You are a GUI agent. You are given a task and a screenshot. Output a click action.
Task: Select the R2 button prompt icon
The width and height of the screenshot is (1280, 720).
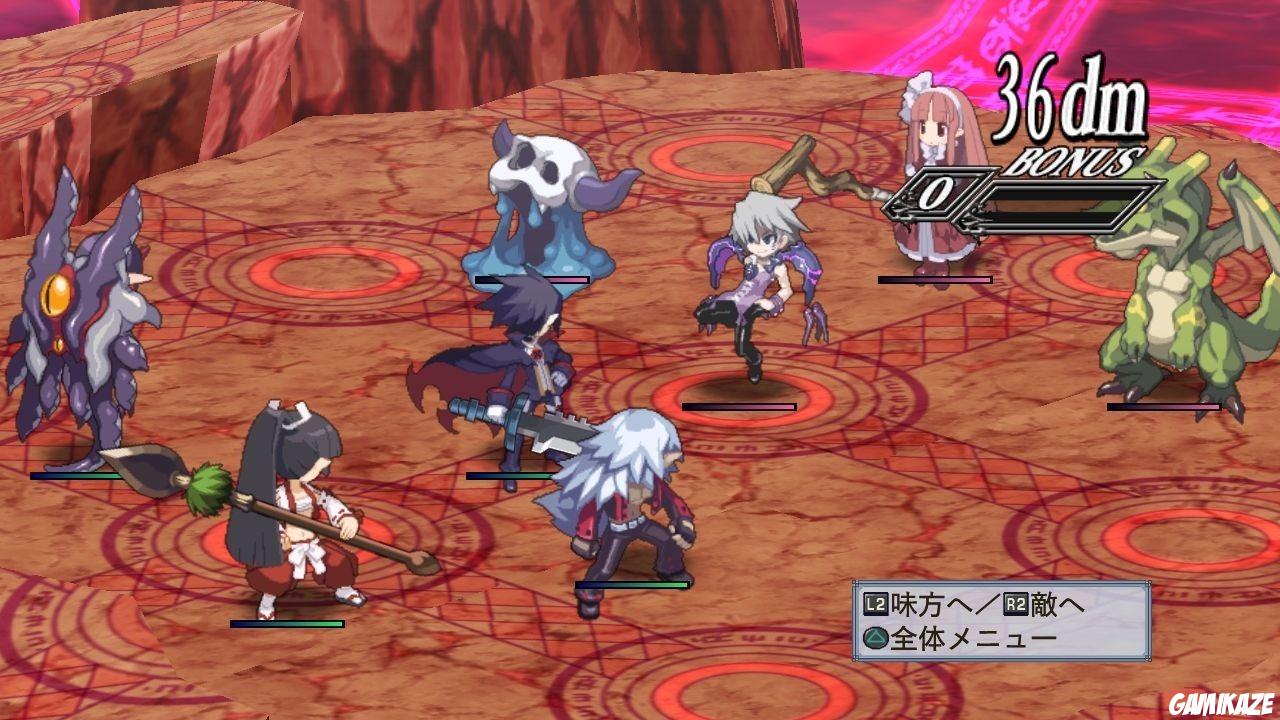pos(1014,602)
